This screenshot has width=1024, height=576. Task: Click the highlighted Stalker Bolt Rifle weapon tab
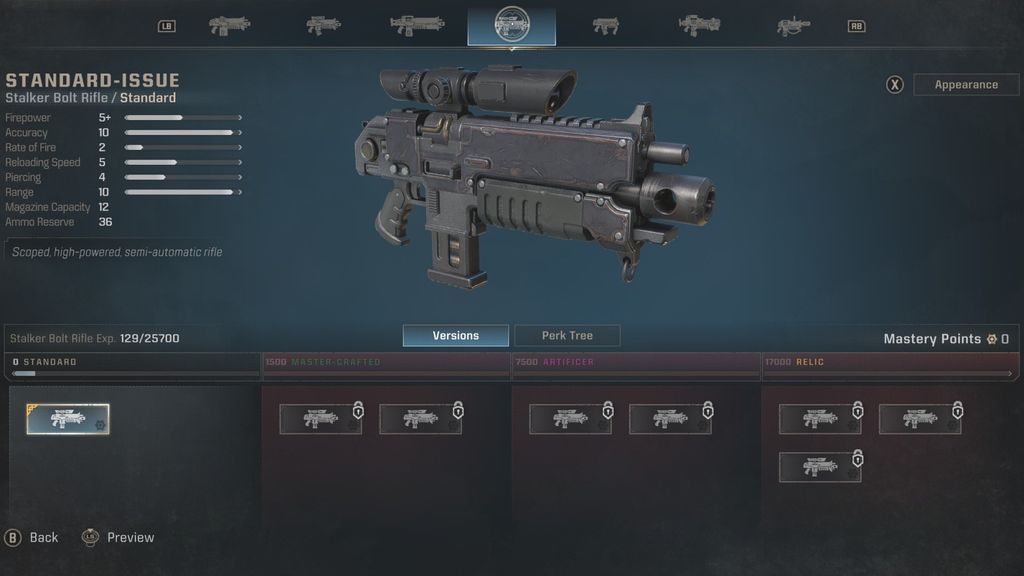511,25
